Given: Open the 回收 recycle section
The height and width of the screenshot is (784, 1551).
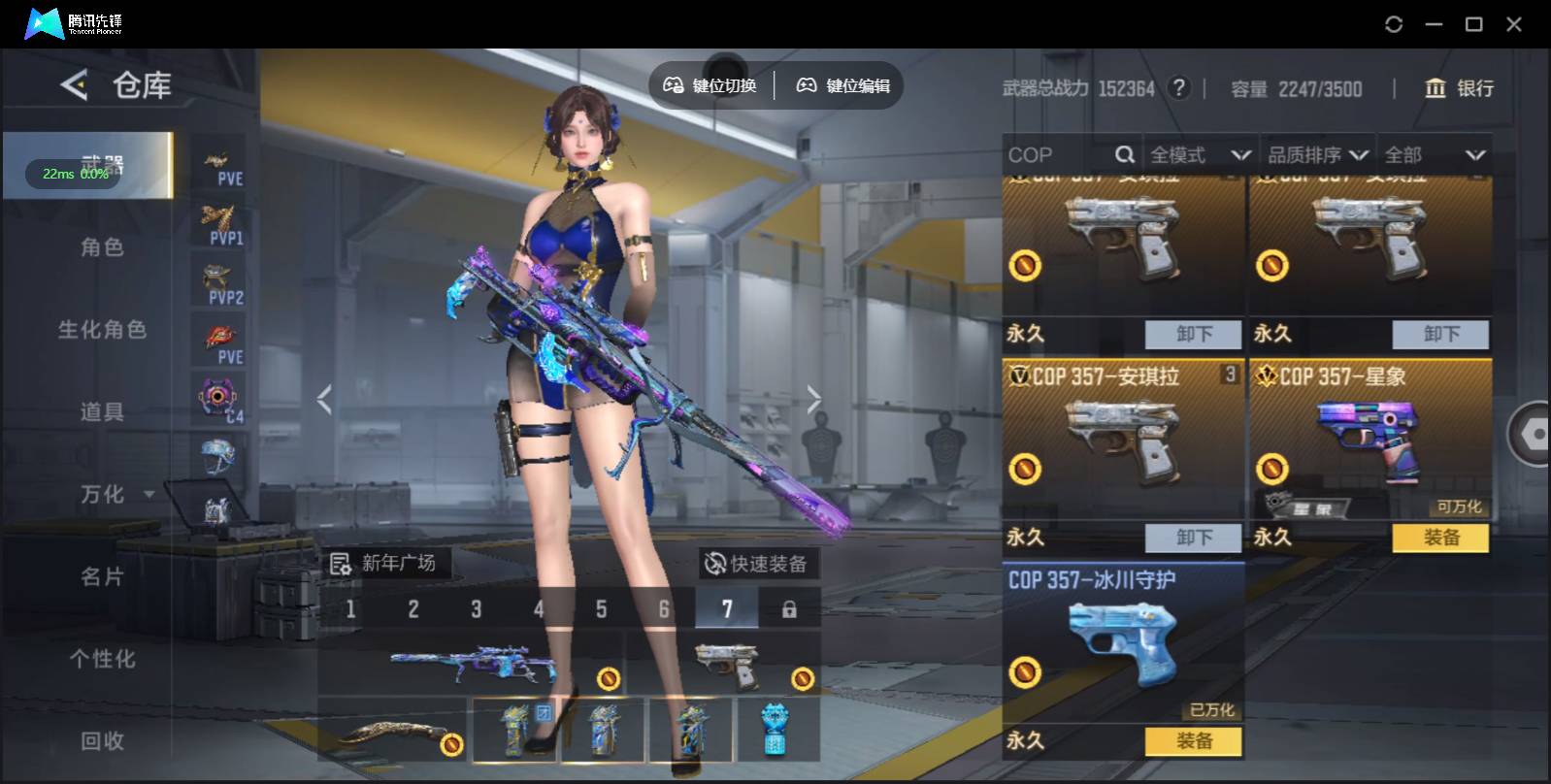Looking at the screenshot, I should (x=102, y=741).
